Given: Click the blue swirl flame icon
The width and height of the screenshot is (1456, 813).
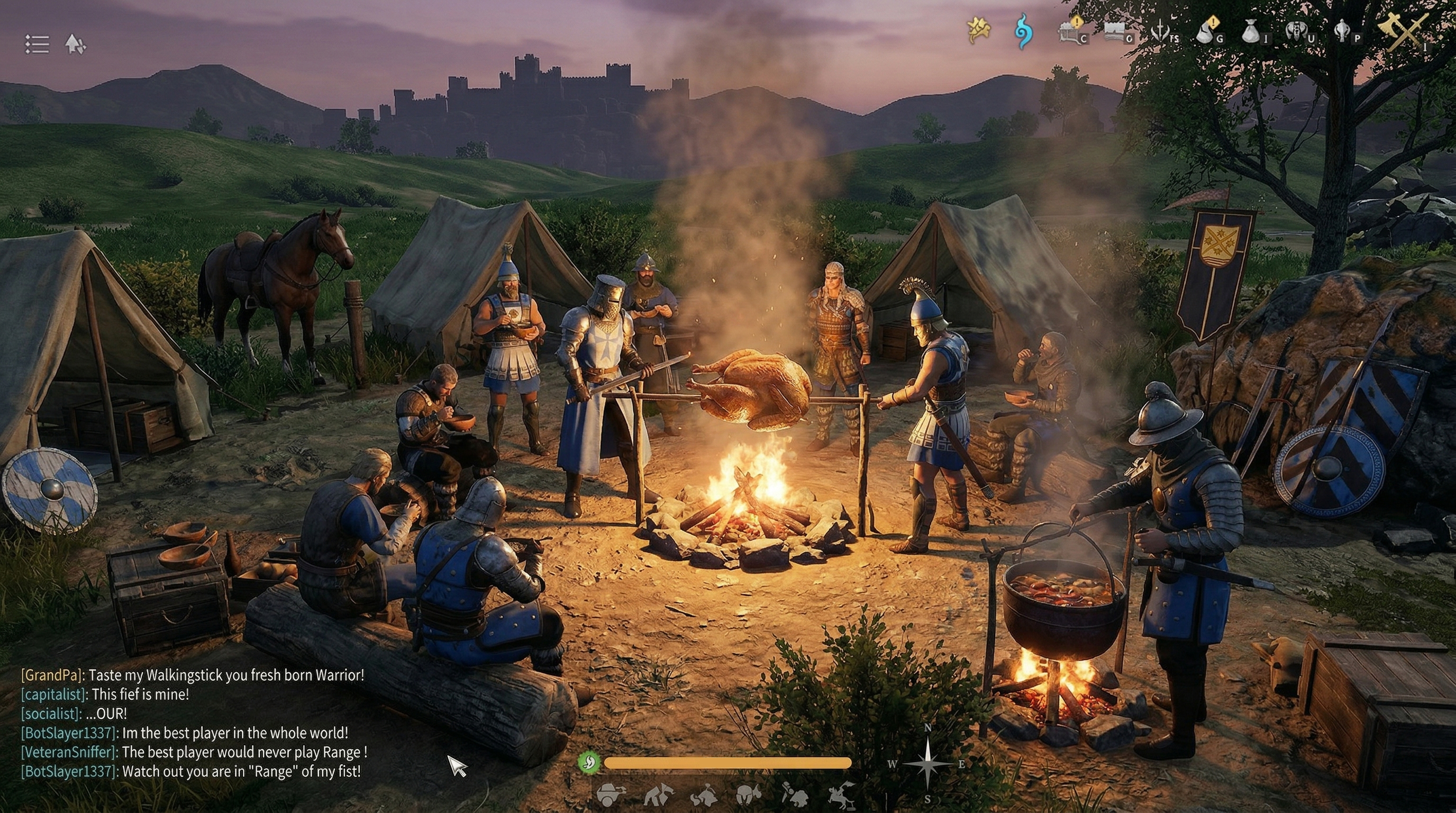Looking at the screenshot, I should tap(1023, 31).
